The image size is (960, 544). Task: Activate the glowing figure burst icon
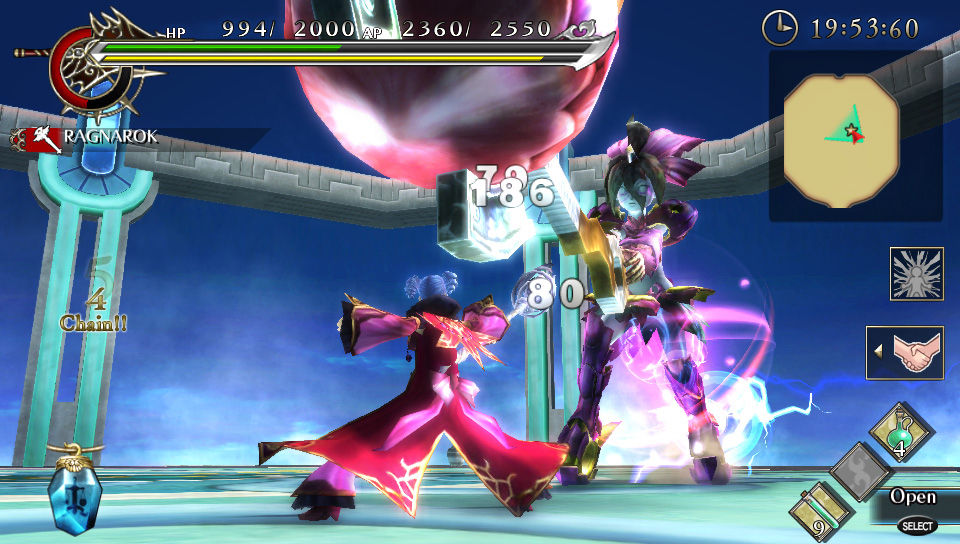click(x=916, y=273)
